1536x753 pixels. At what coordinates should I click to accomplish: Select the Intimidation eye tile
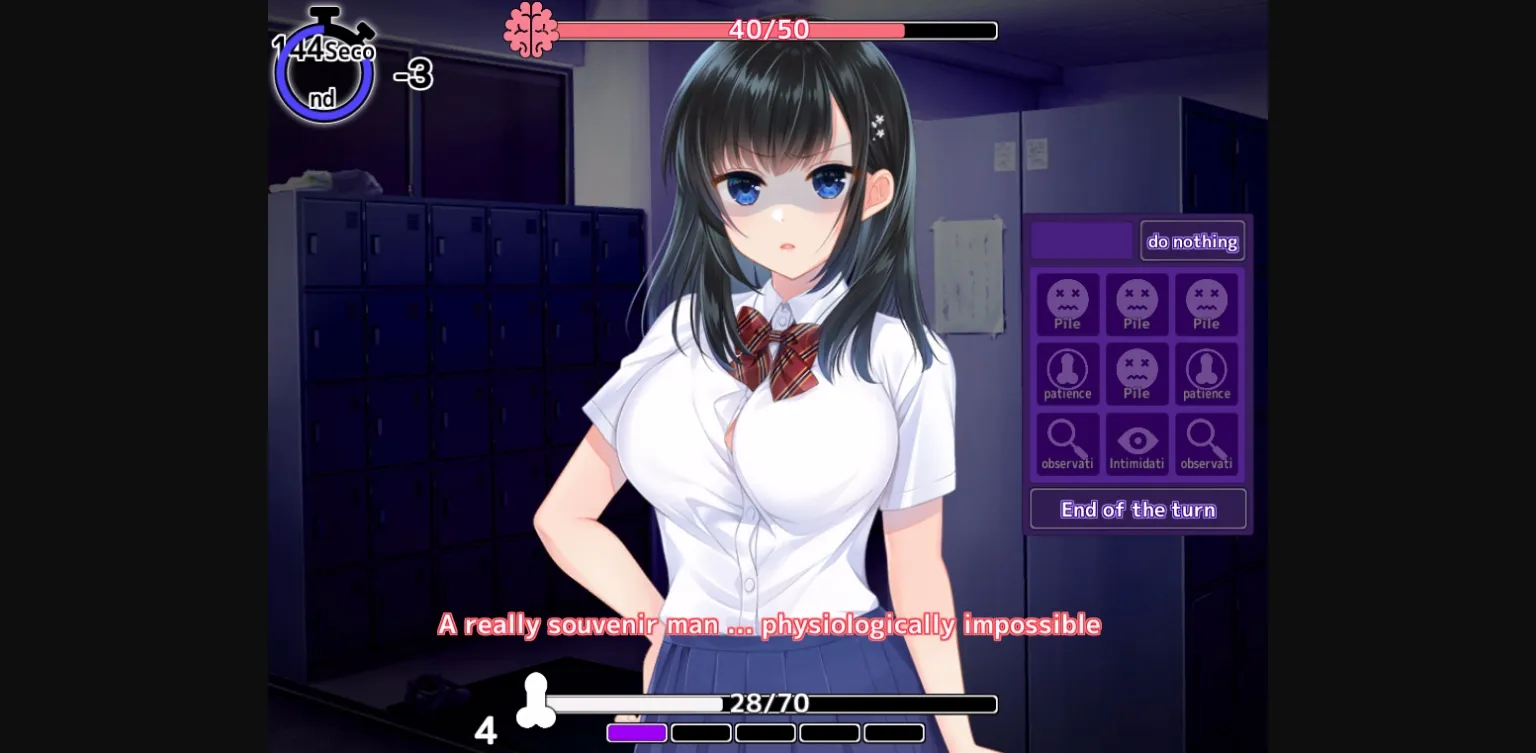(x=1137, y=445)
